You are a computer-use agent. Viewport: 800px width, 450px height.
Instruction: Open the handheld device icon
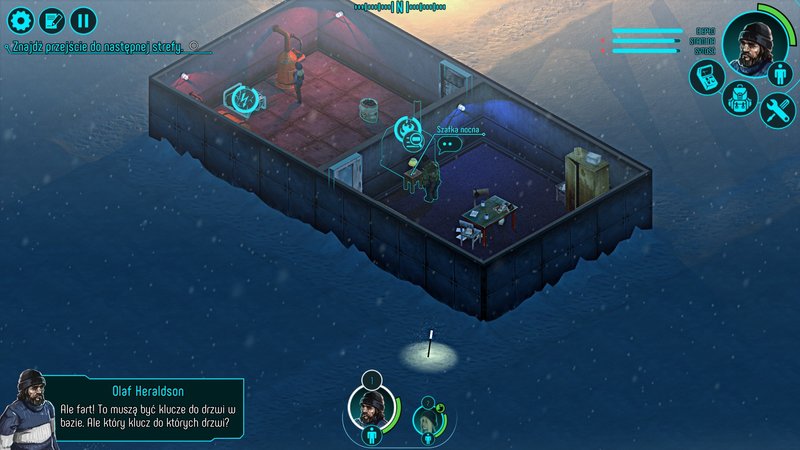[705, 77]
